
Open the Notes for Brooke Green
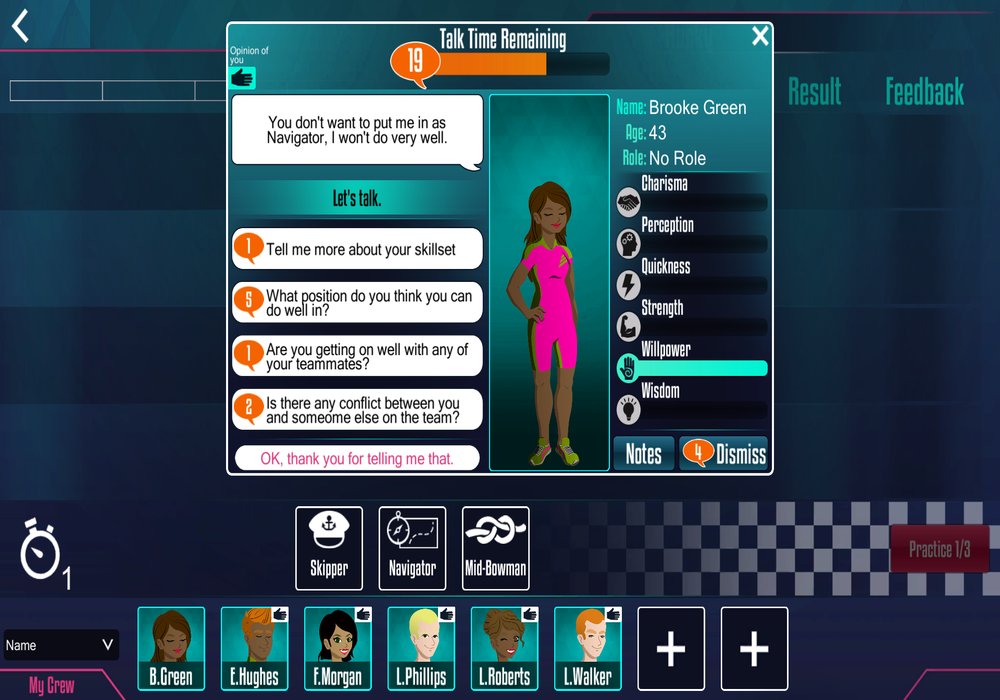point(643,454)
